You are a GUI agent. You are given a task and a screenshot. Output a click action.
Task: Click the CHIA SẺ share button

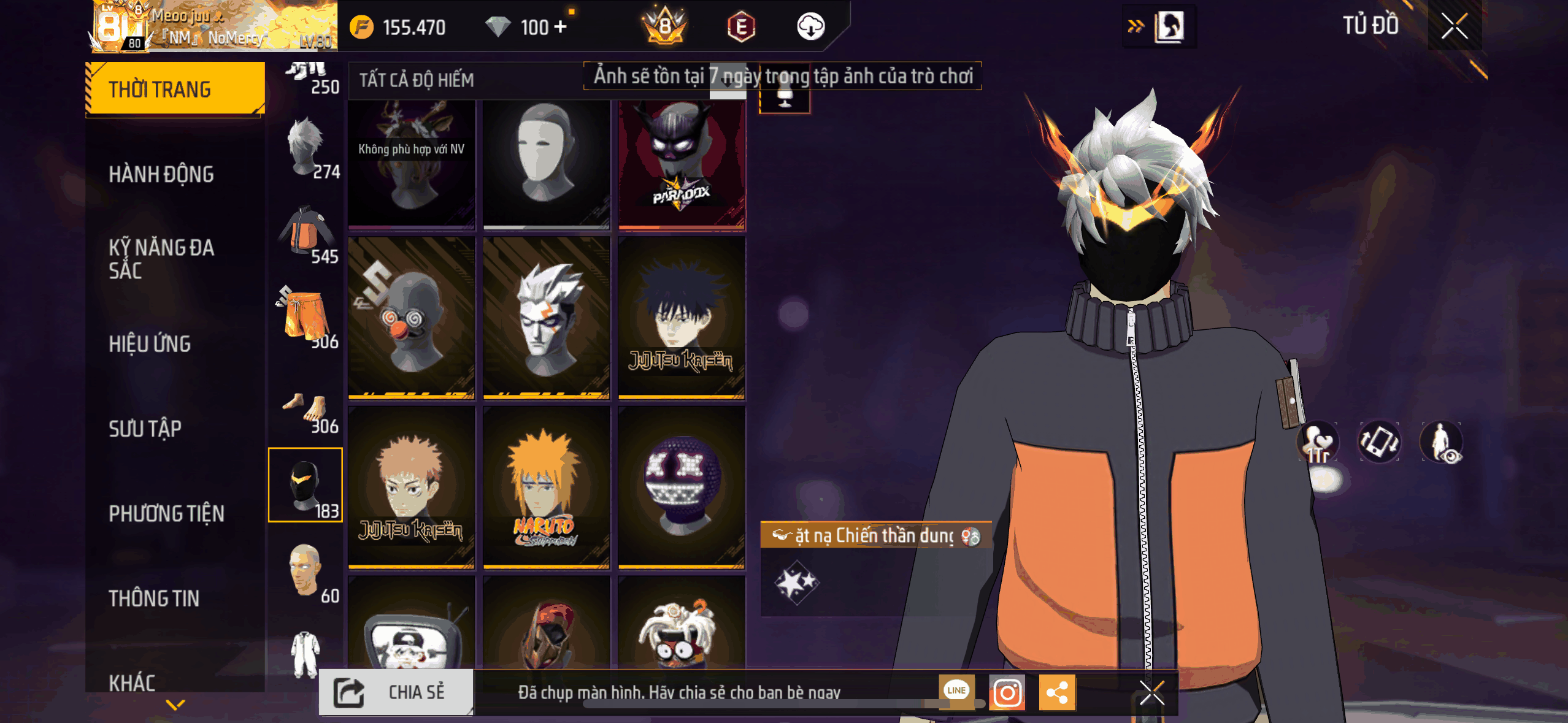[x=396, y=692]
